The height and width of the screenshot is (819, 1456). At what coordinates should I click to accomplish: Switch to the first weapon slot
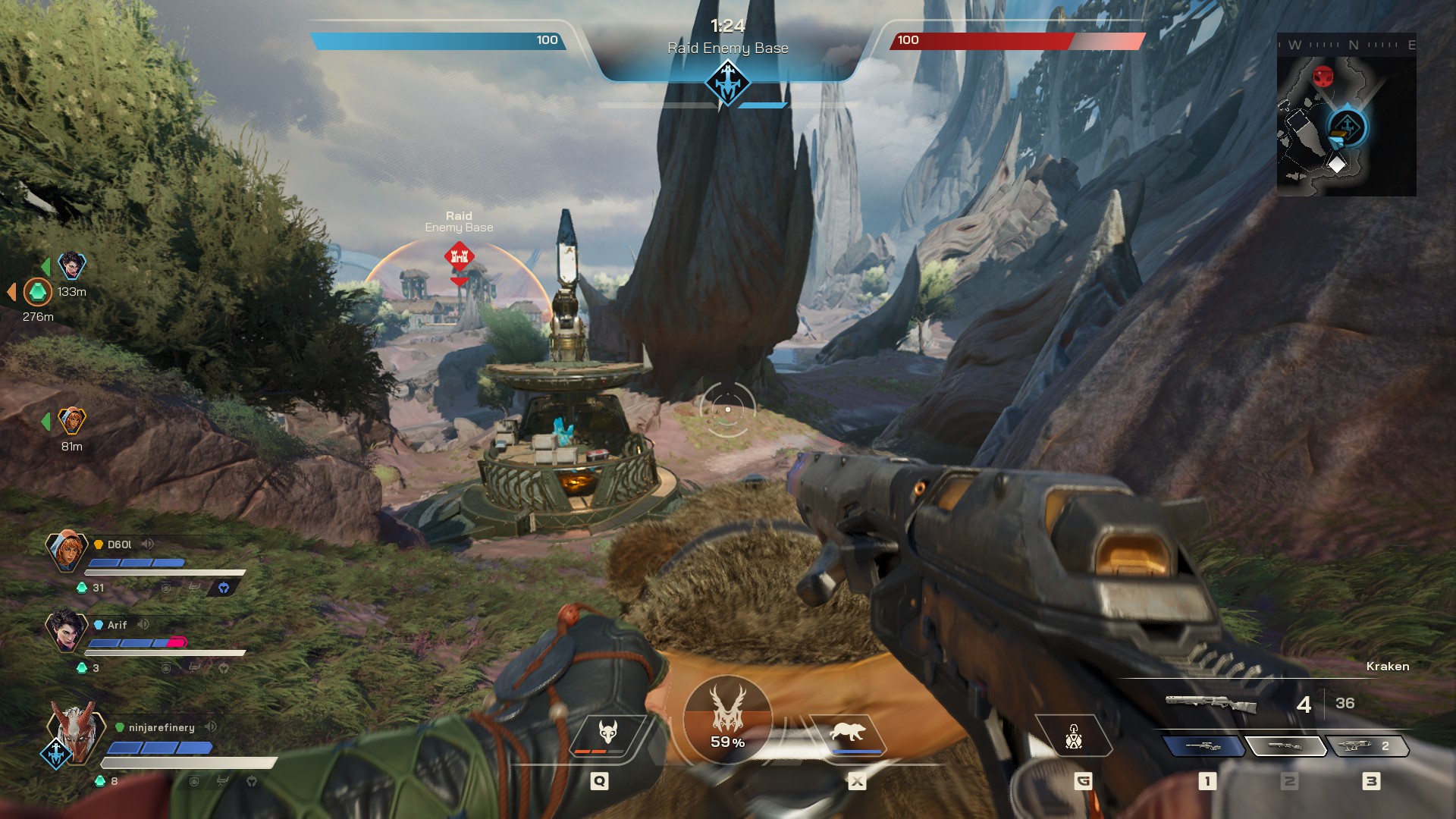(x=1203, y=746)
